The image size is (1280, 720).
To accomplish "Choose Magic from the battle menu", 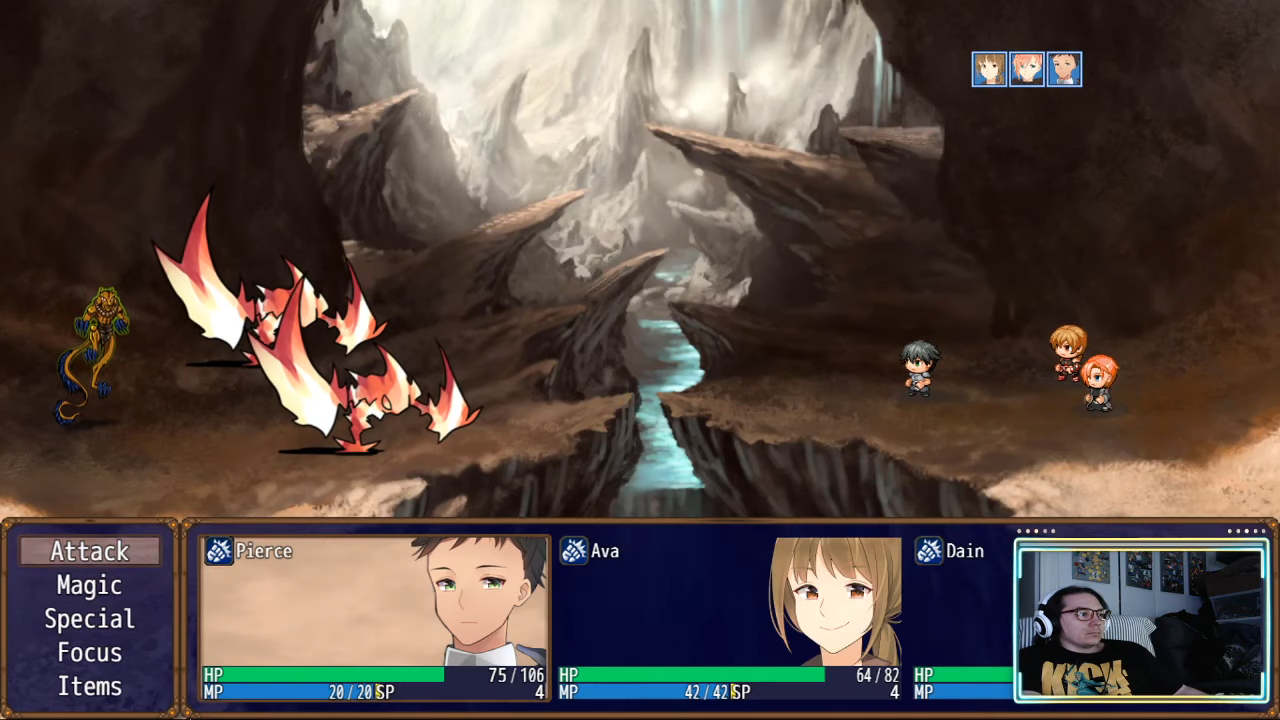I will (90, 585).
